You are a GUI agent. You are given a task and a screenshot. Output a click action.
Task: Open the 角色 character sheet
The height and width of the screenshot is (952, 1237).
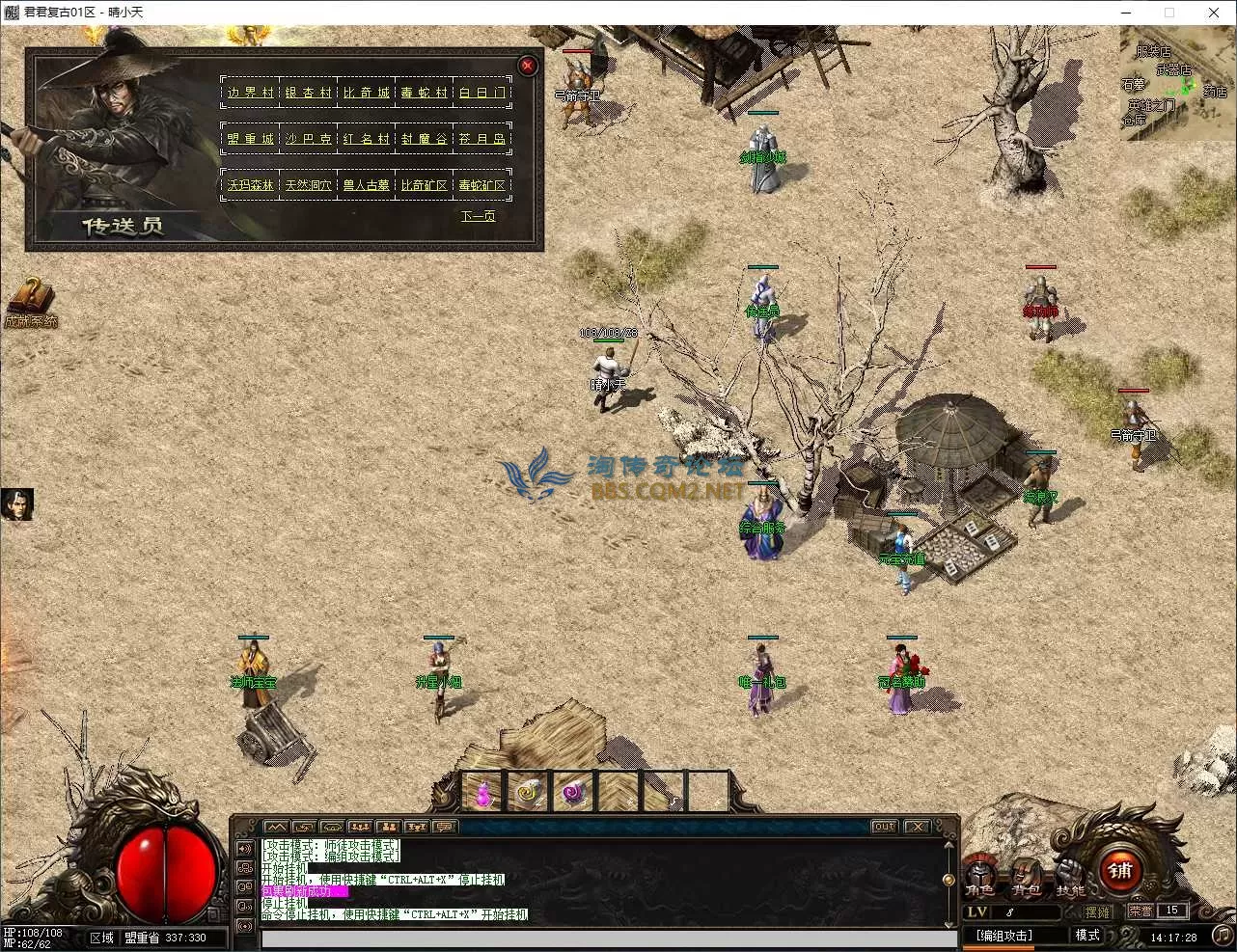click(980, 877)
